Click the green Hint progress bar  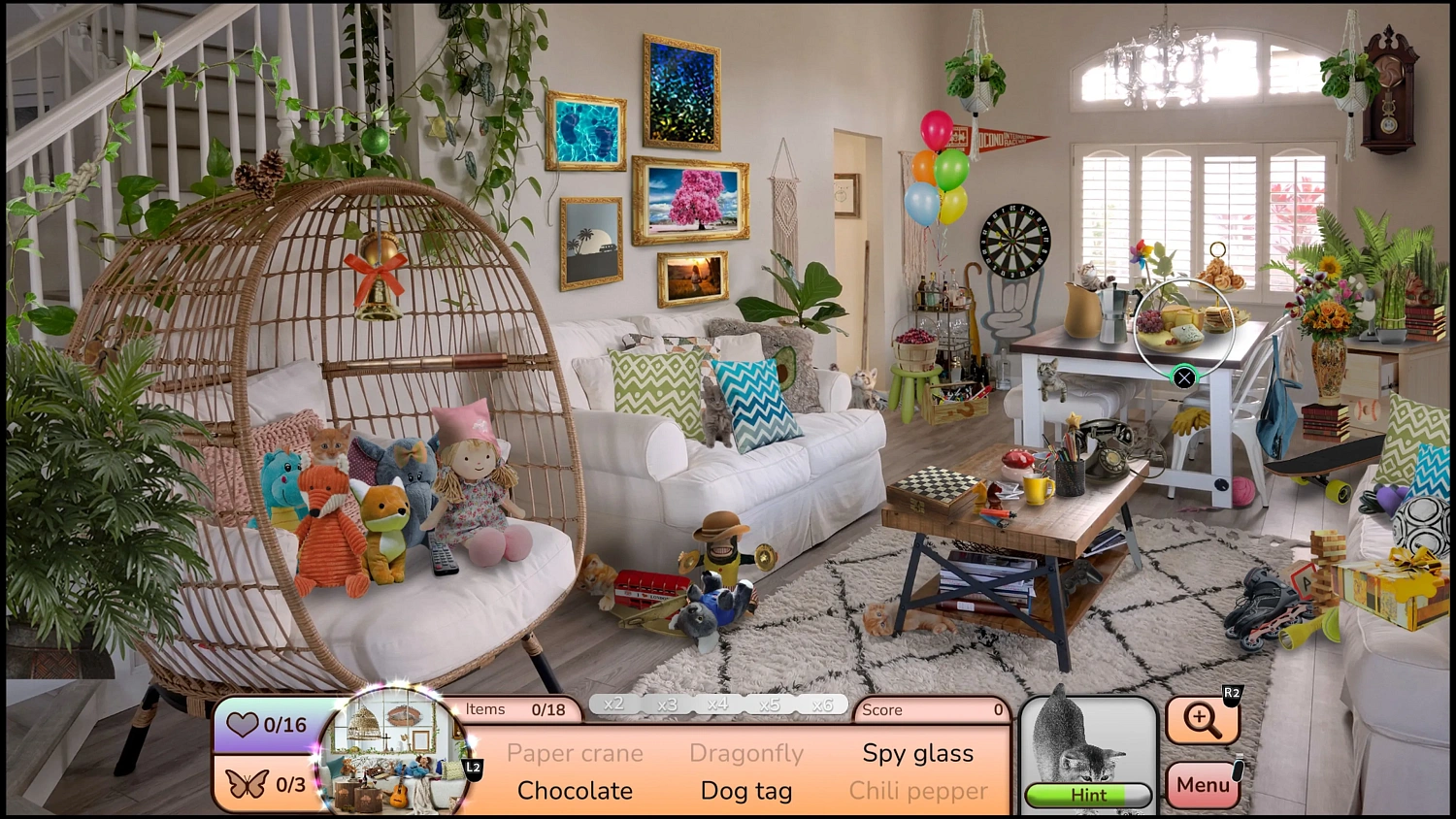point(1086,794)
